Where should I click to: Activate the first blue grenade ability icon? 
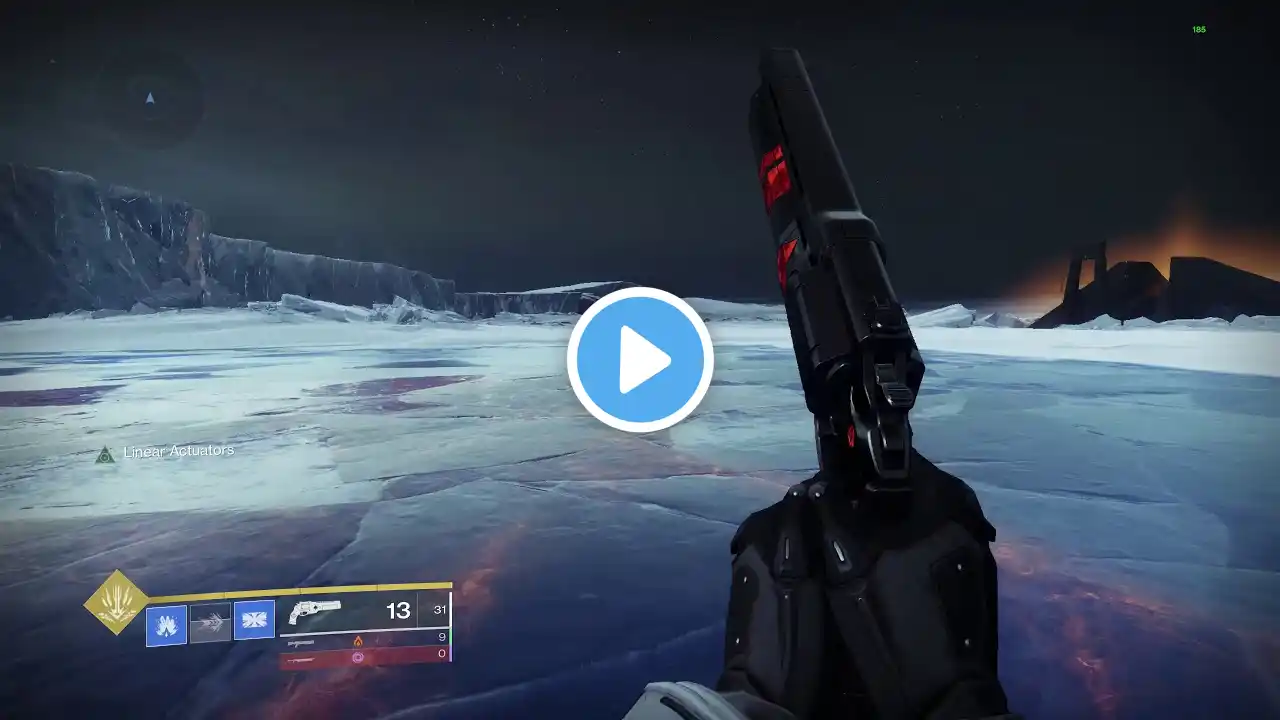(166, 624)
